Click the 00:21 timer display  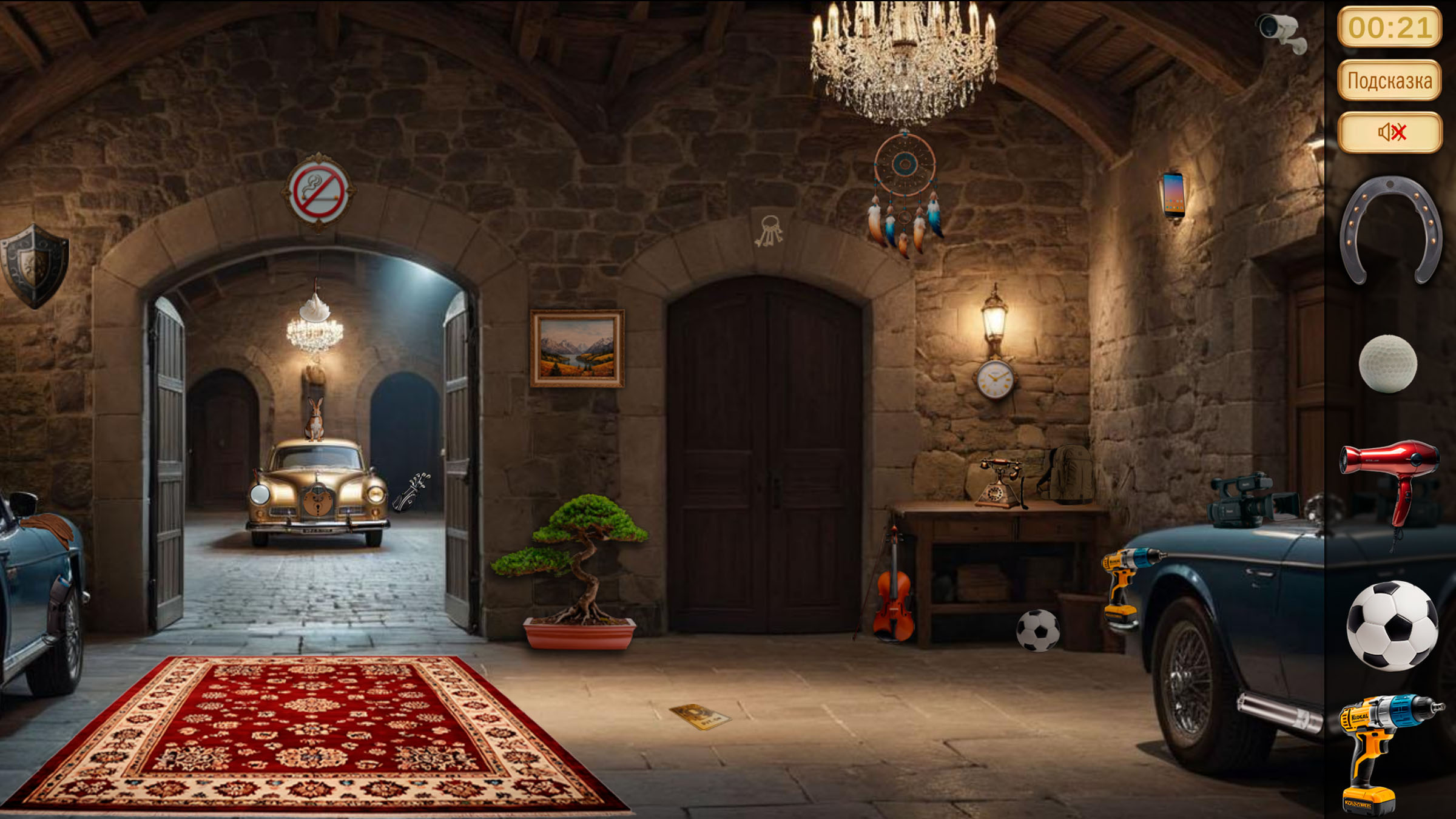tap(1389, 25)
